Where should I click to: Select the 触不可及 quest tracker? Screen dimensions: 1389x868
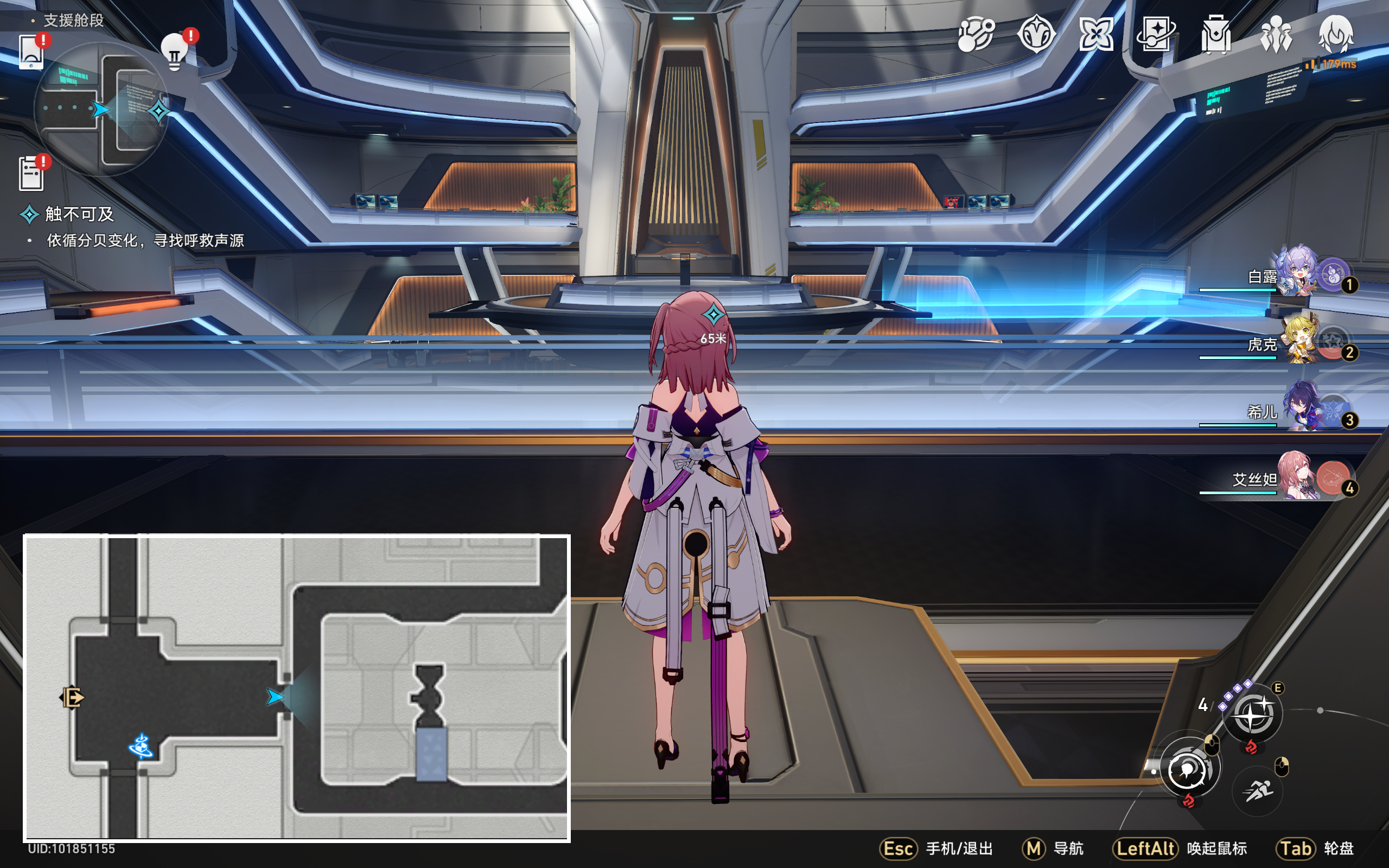coord(79,214)
